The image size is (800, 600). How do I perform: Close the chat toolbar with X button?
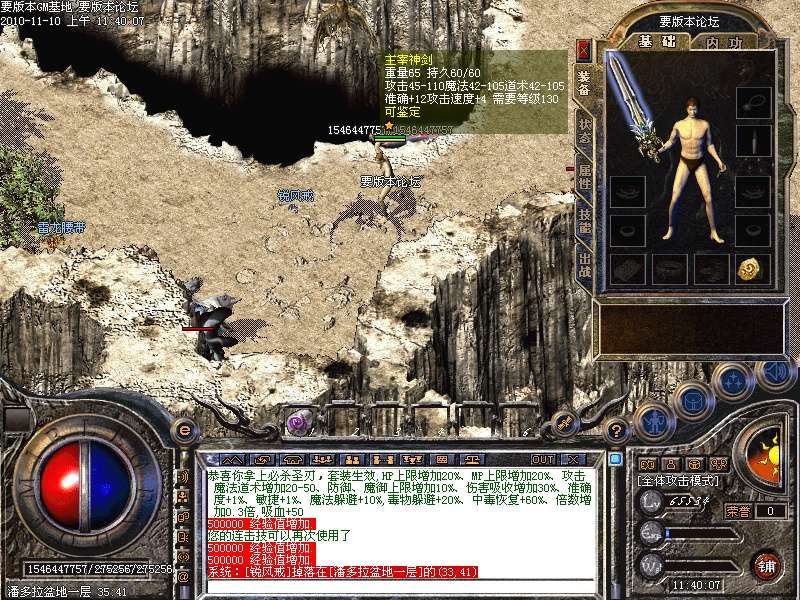coord(575,459)
